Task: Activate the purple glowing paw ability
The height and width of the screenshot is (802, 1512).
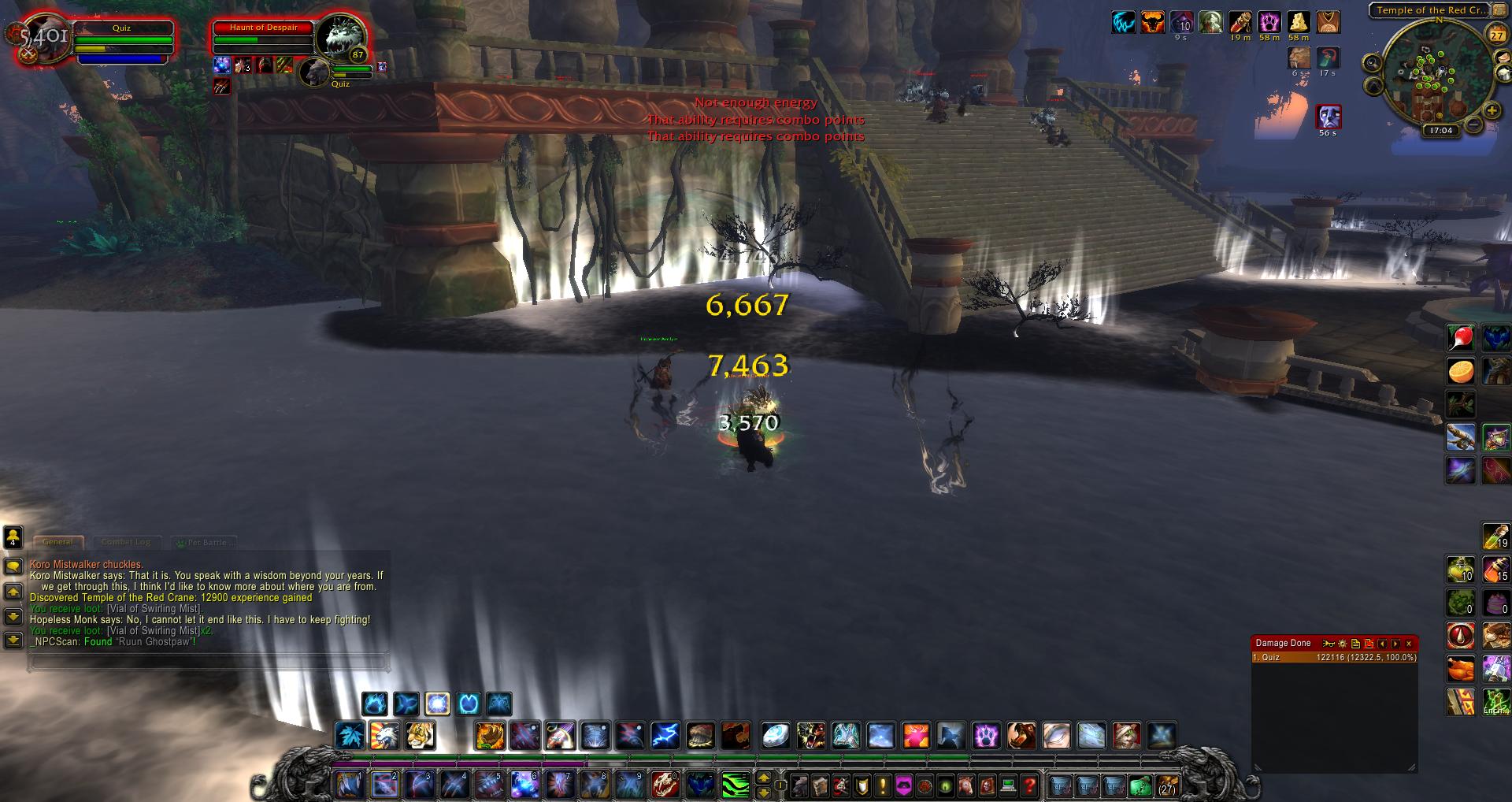Action: click(x=986, y=736)
